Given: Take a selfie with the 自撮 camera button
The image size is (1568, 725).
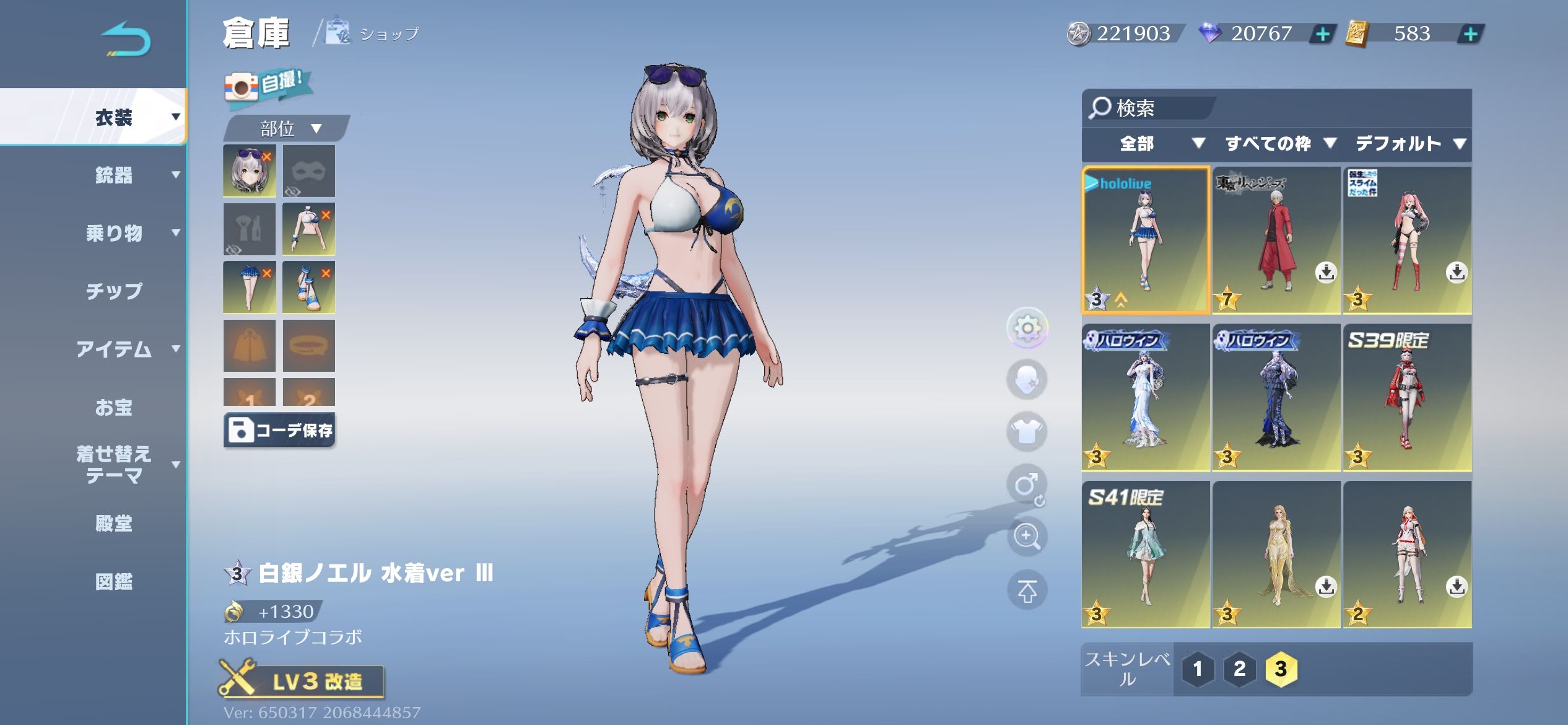Looking at the screenshot, I should [267, 85].
